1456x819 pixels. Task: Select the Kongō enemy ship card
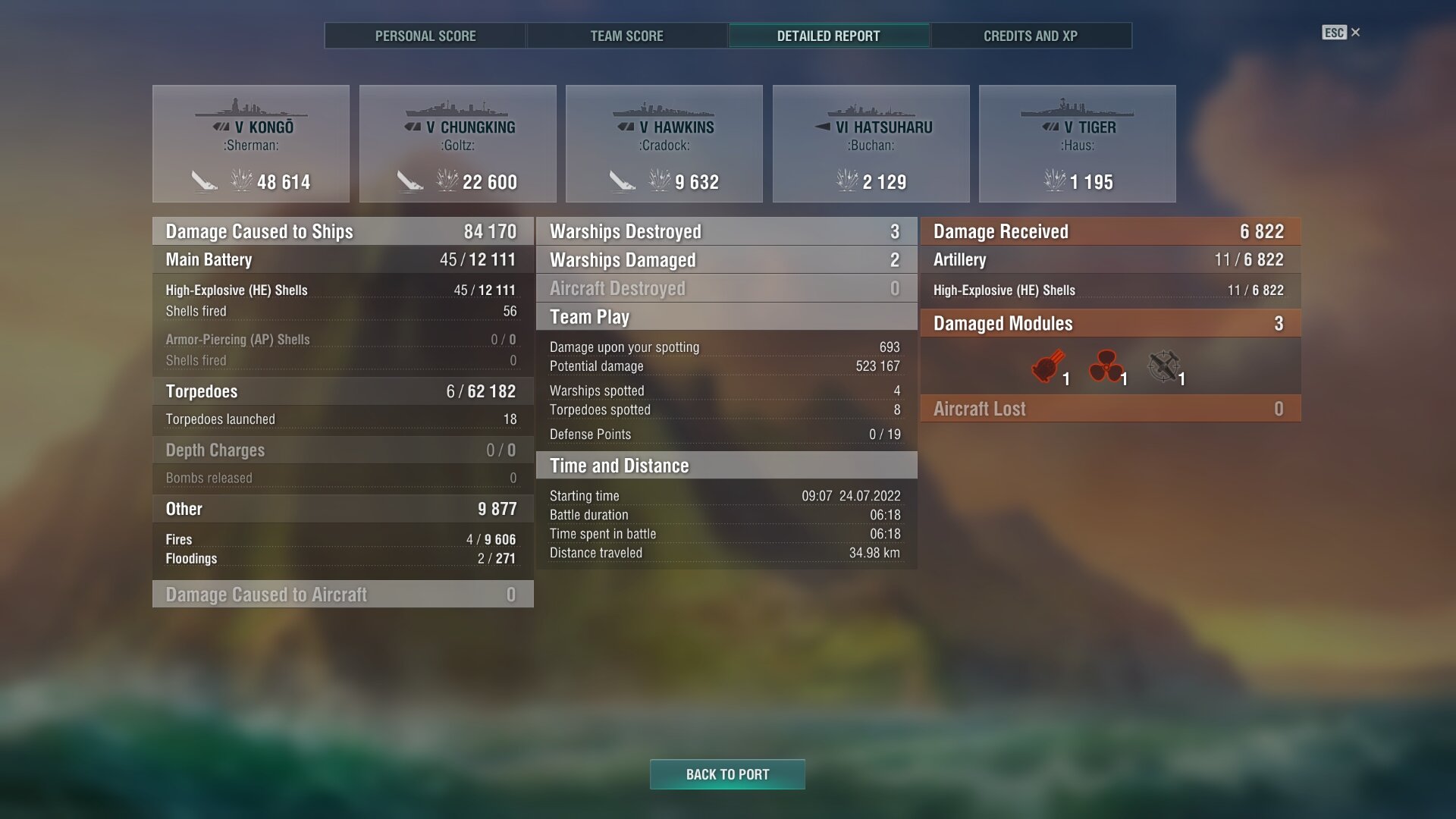251,144
